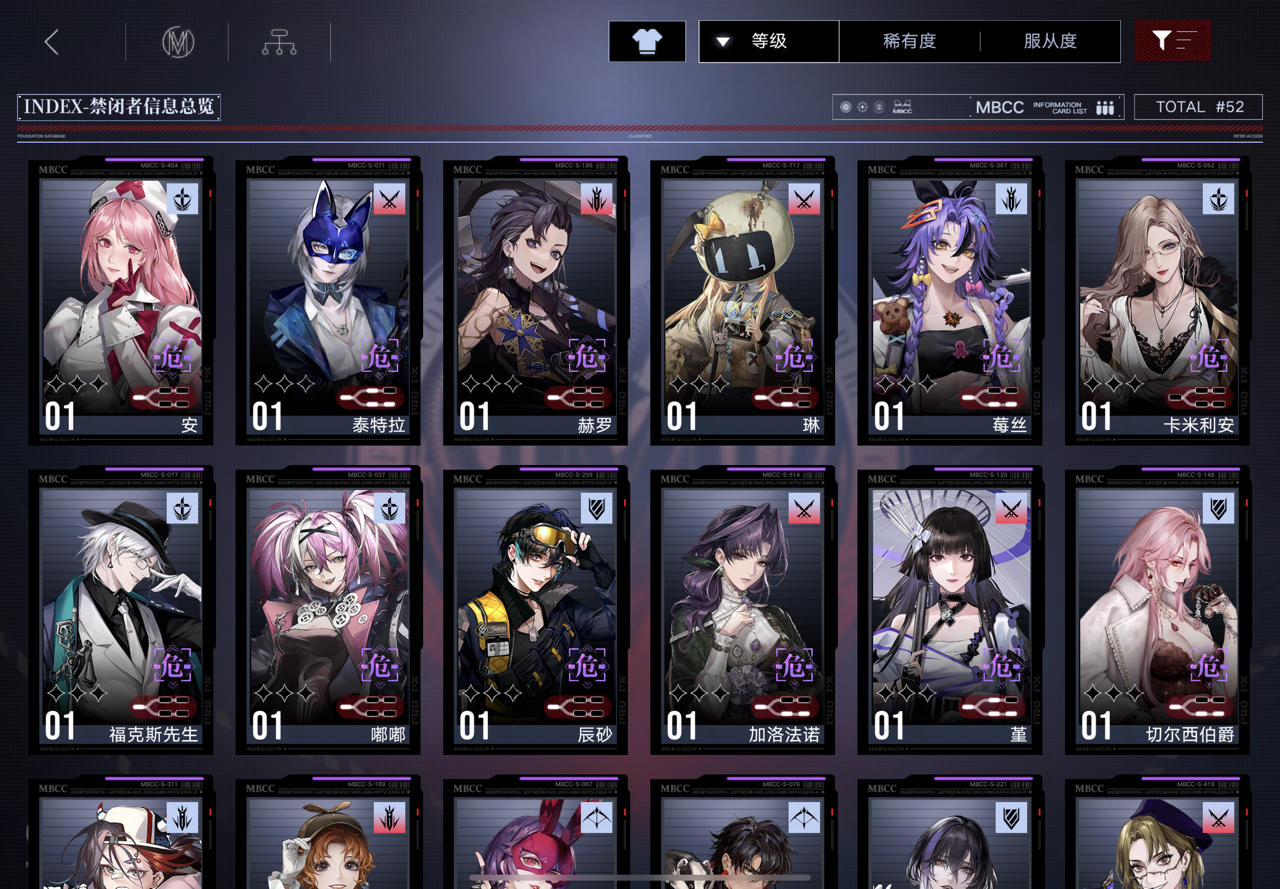Open 莓丝's character card
1280x889 pixels.
point(948,300)
